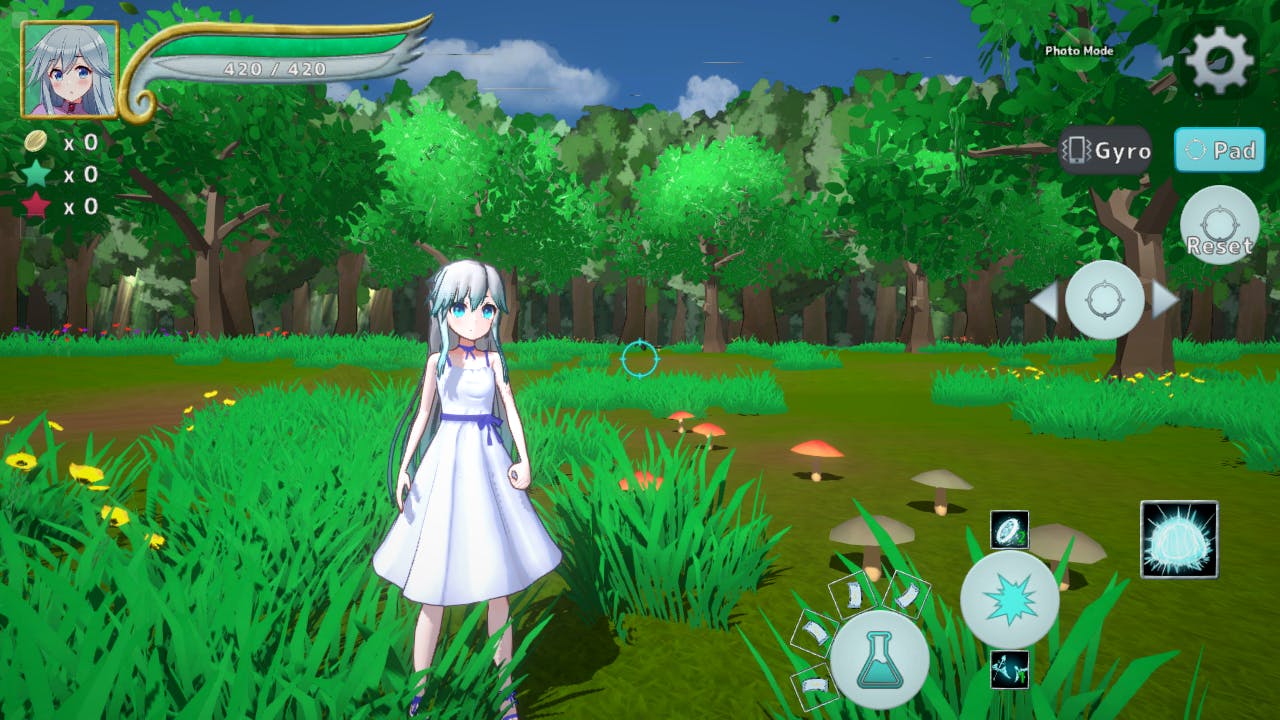Viewport: 1280px width, 720px height.
Task: Activate the staff skill icon below attack
Action: tap(1009, 669)
